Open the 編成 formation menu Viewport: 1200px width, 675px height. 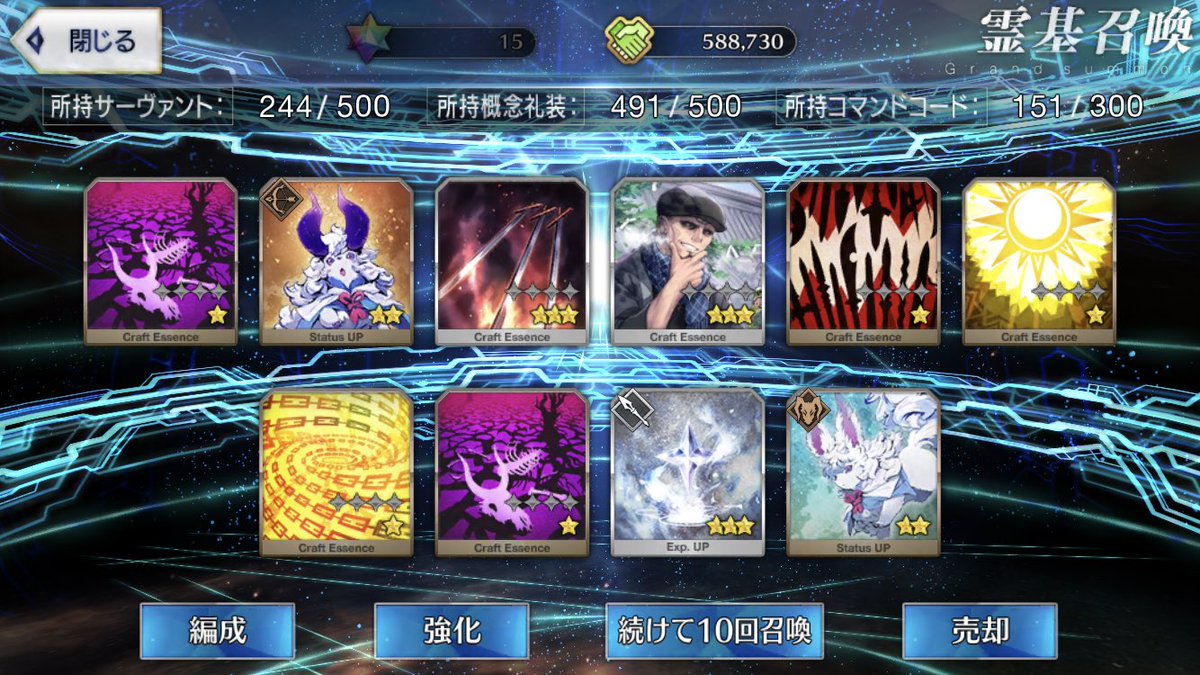(x=217, y=630)
